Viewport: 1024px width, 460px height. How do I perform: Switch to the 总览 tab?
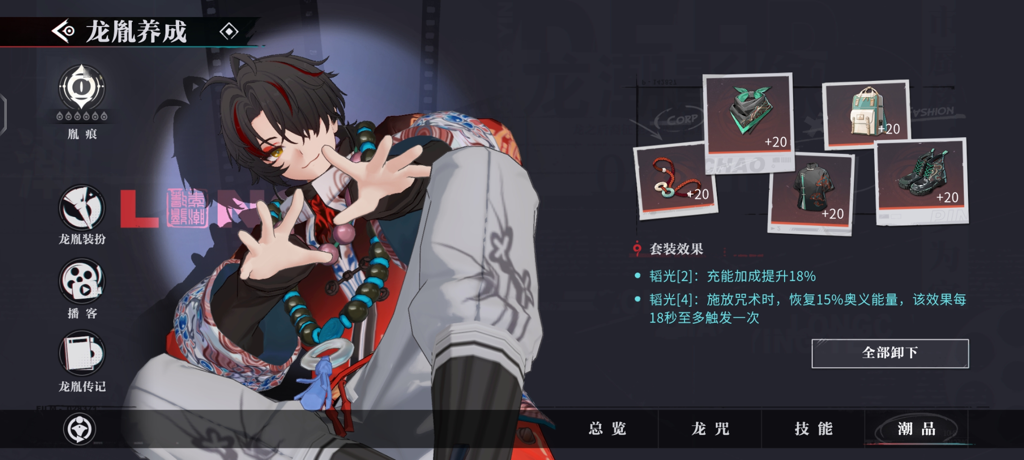(x=607, y=429)
